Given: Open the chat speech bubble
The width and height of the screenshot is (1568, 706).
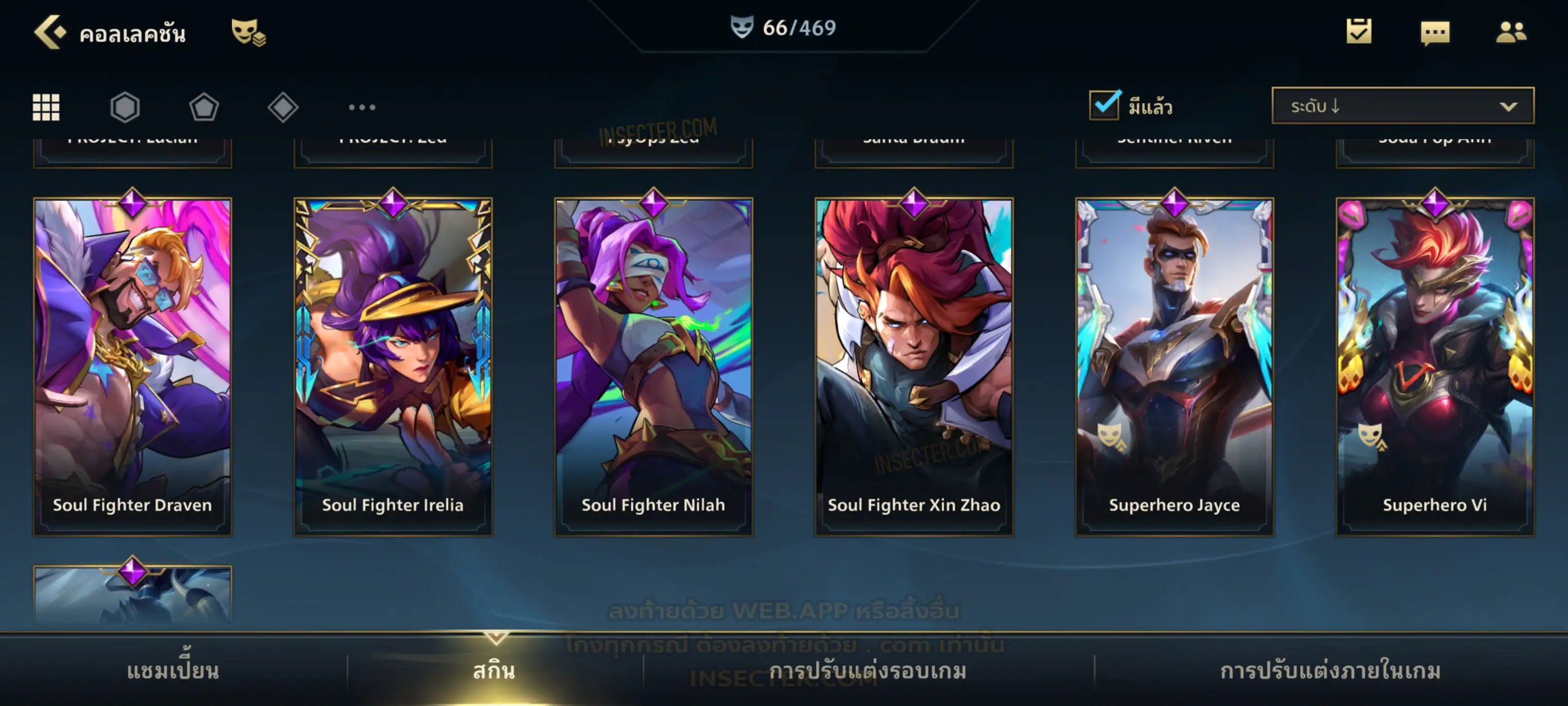Looking at the screenshot, I should tap(1435, 33).
